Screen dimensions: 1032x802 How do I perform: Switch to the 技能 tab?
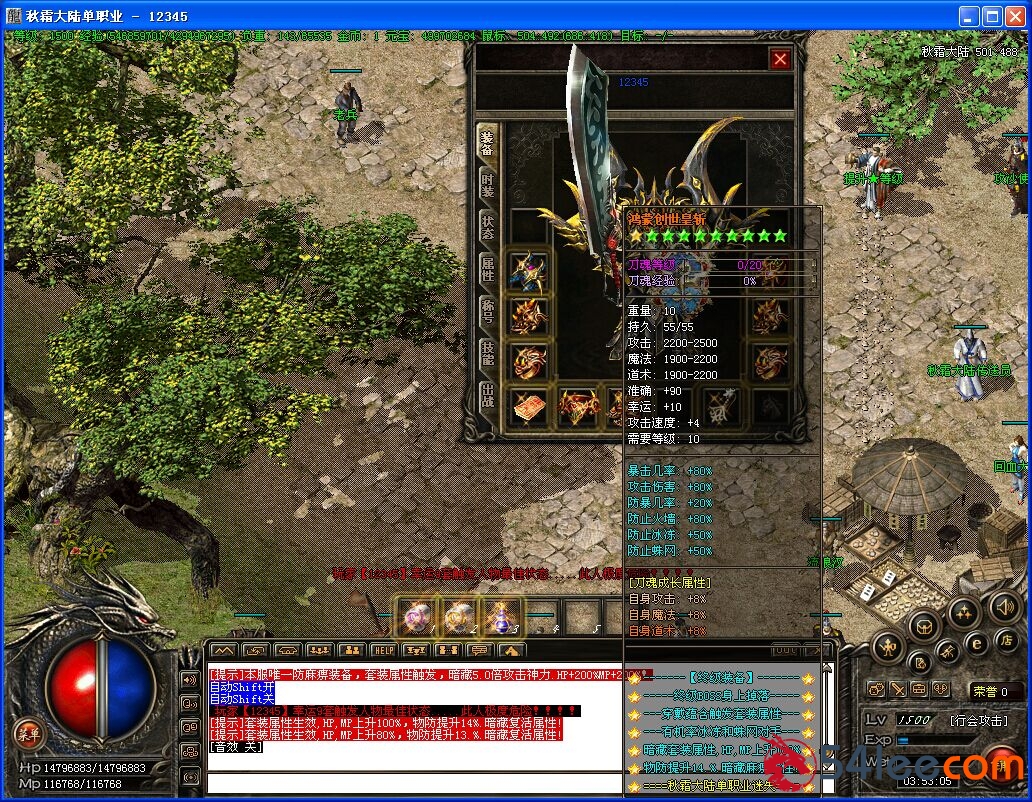pos(487,352)
